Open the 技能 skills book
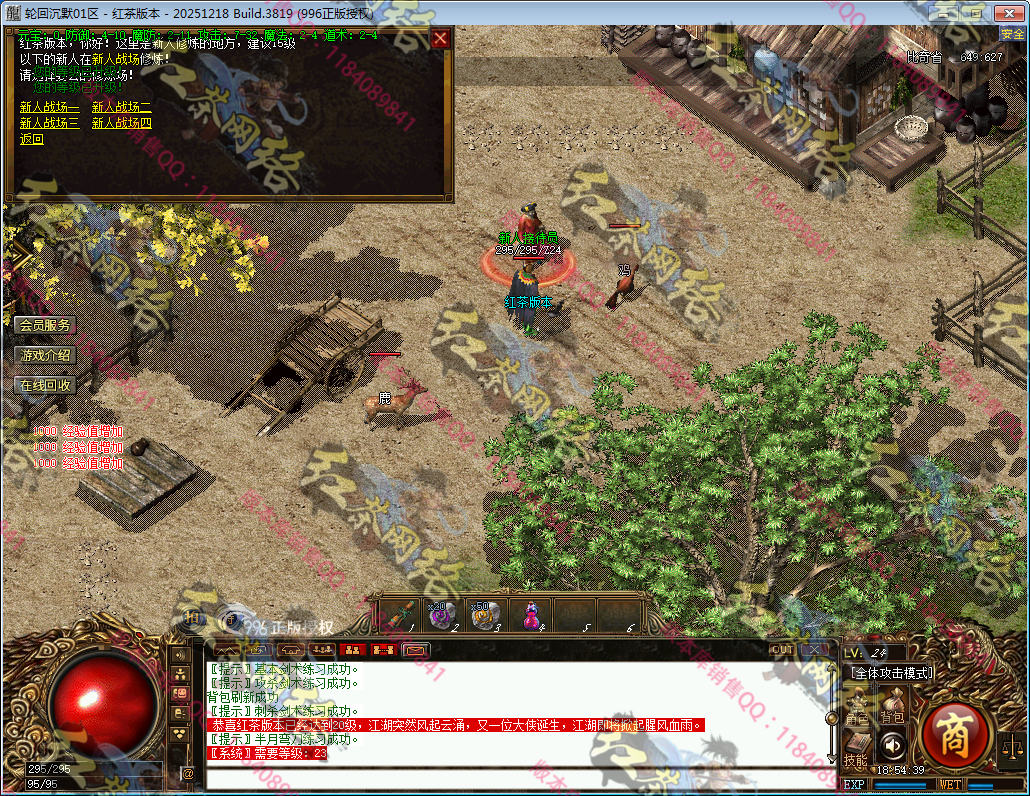The width and height of the screenshot is (1030, 796). pyautogui.click(x=855, y=747)
